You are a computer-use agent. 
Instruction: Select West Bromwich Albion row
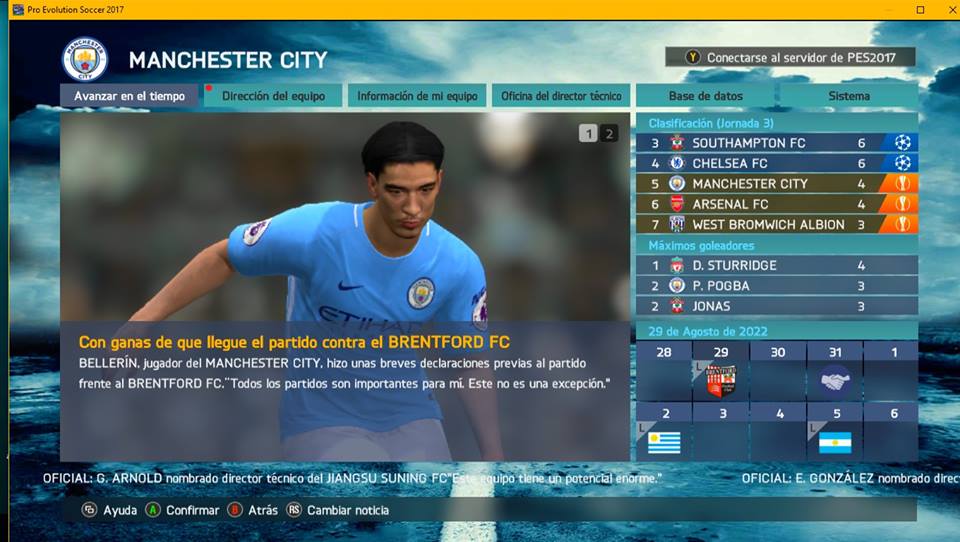pyautogui.click(x=776, y=224)
